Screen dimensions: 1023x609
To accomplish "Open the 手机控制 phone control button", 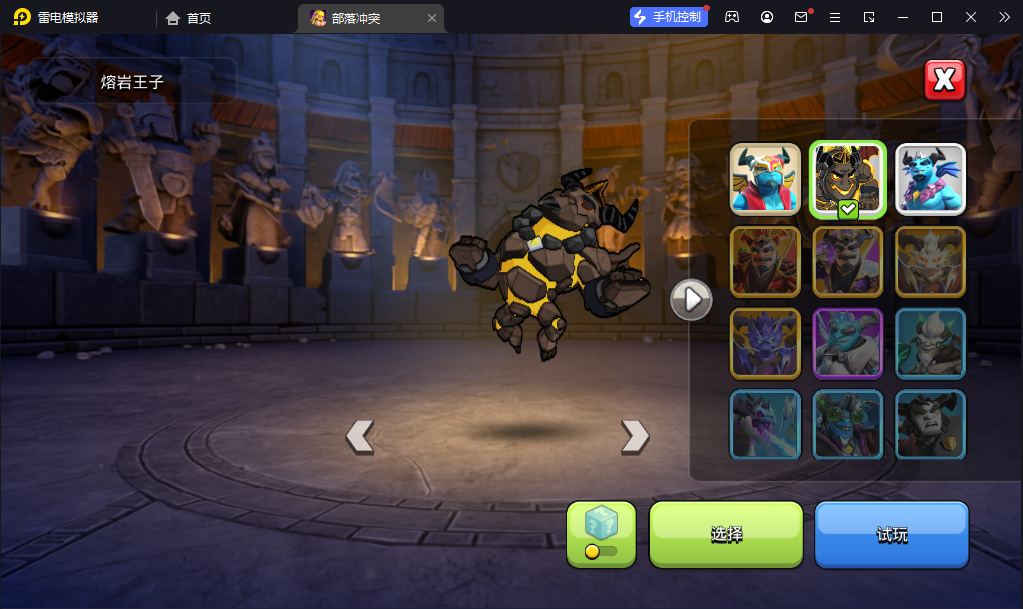I will (668, 17).
